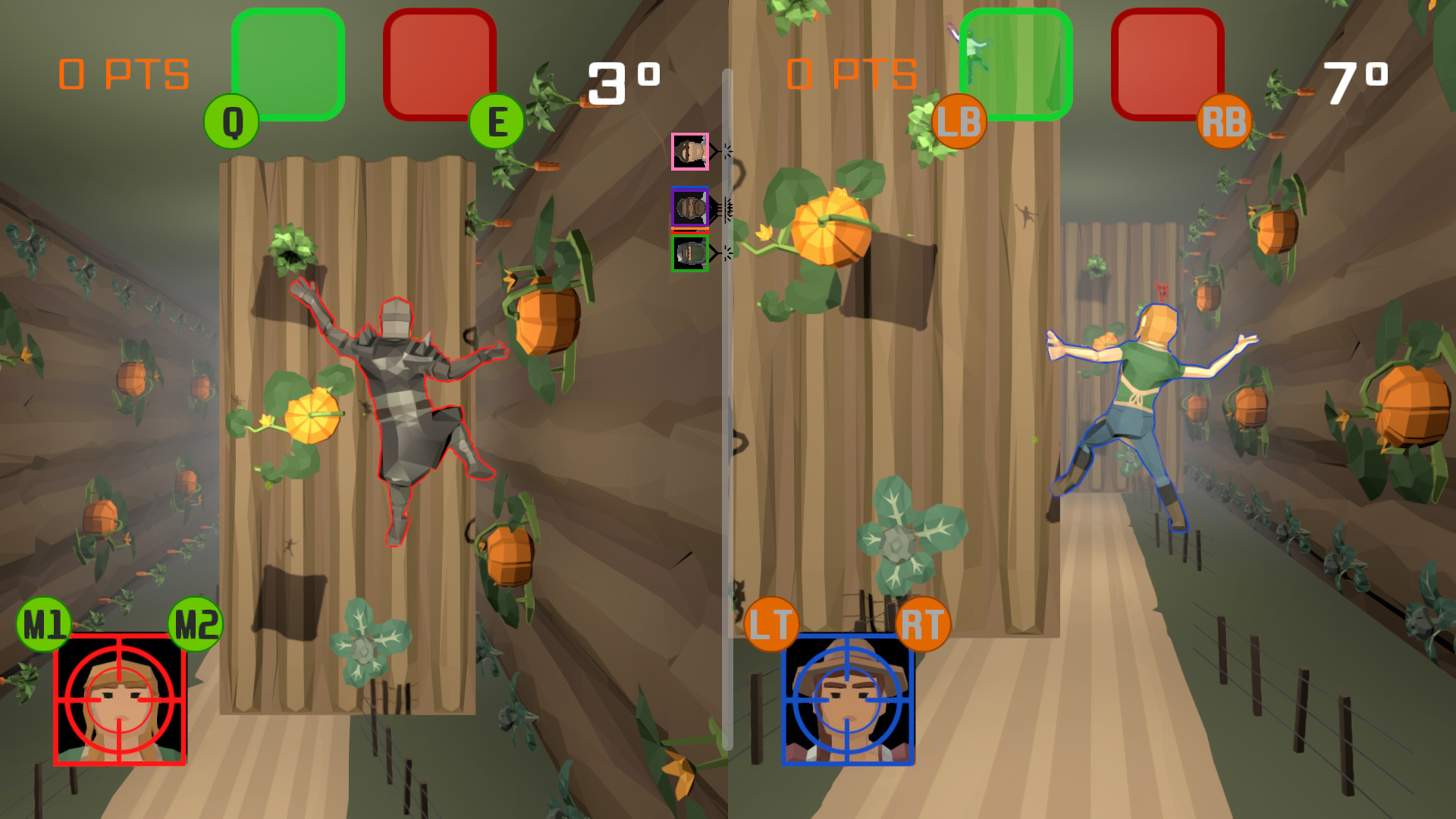Select the left player's 0 PTS label
The image size is (1456, 819).
click(123, 72)
